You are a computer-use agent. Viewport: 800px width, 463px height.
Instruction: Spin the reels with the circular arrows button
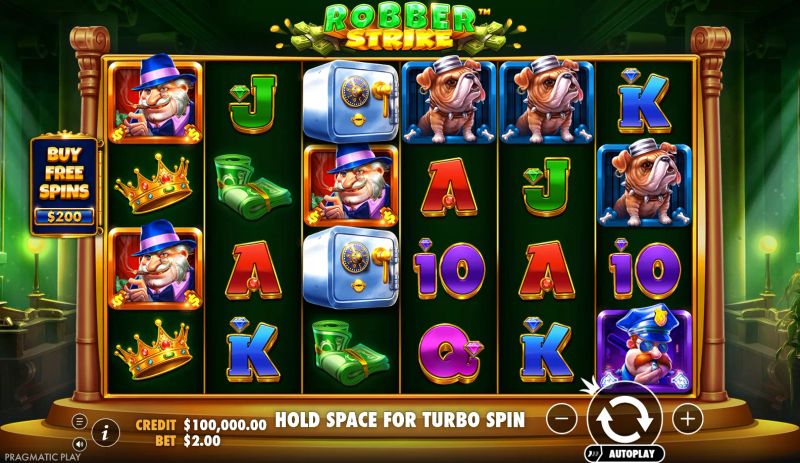(x=623, y=418)
